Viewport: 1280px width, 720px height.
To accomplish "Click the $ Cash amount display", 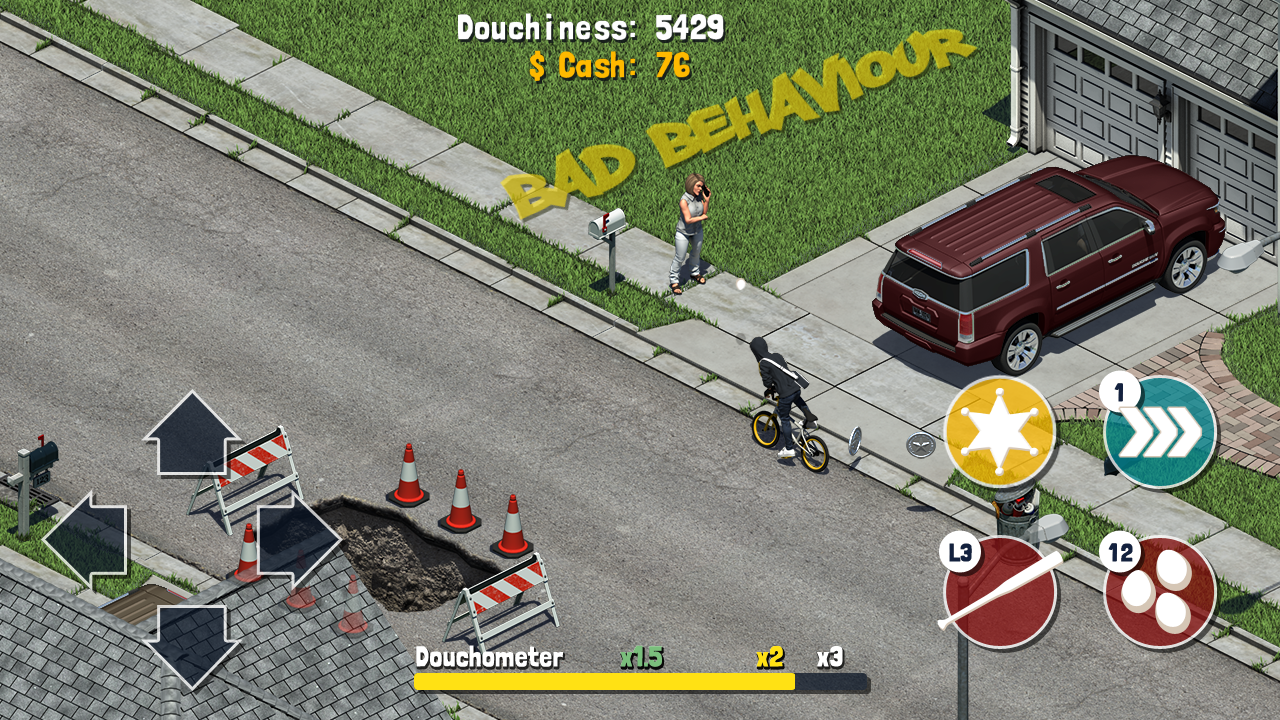I will [x=607, y=67].
